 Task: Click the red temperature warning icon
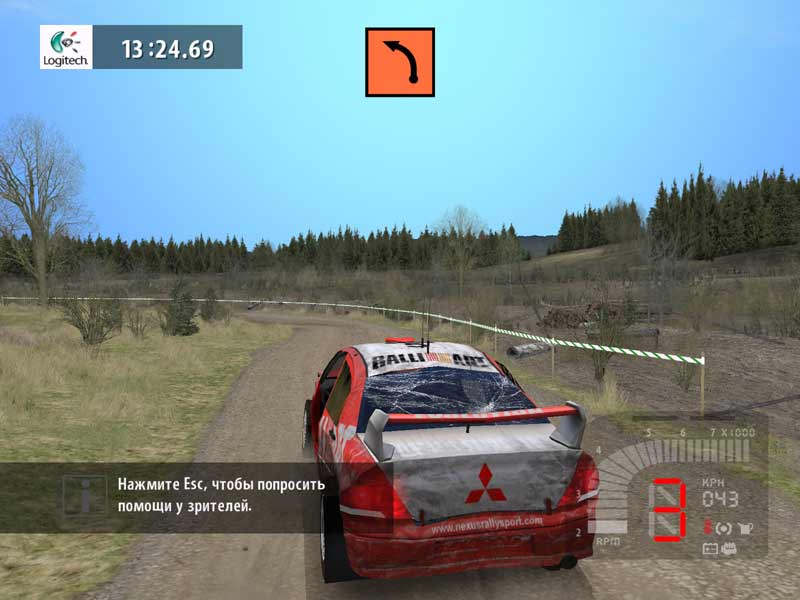pos(706,528)
